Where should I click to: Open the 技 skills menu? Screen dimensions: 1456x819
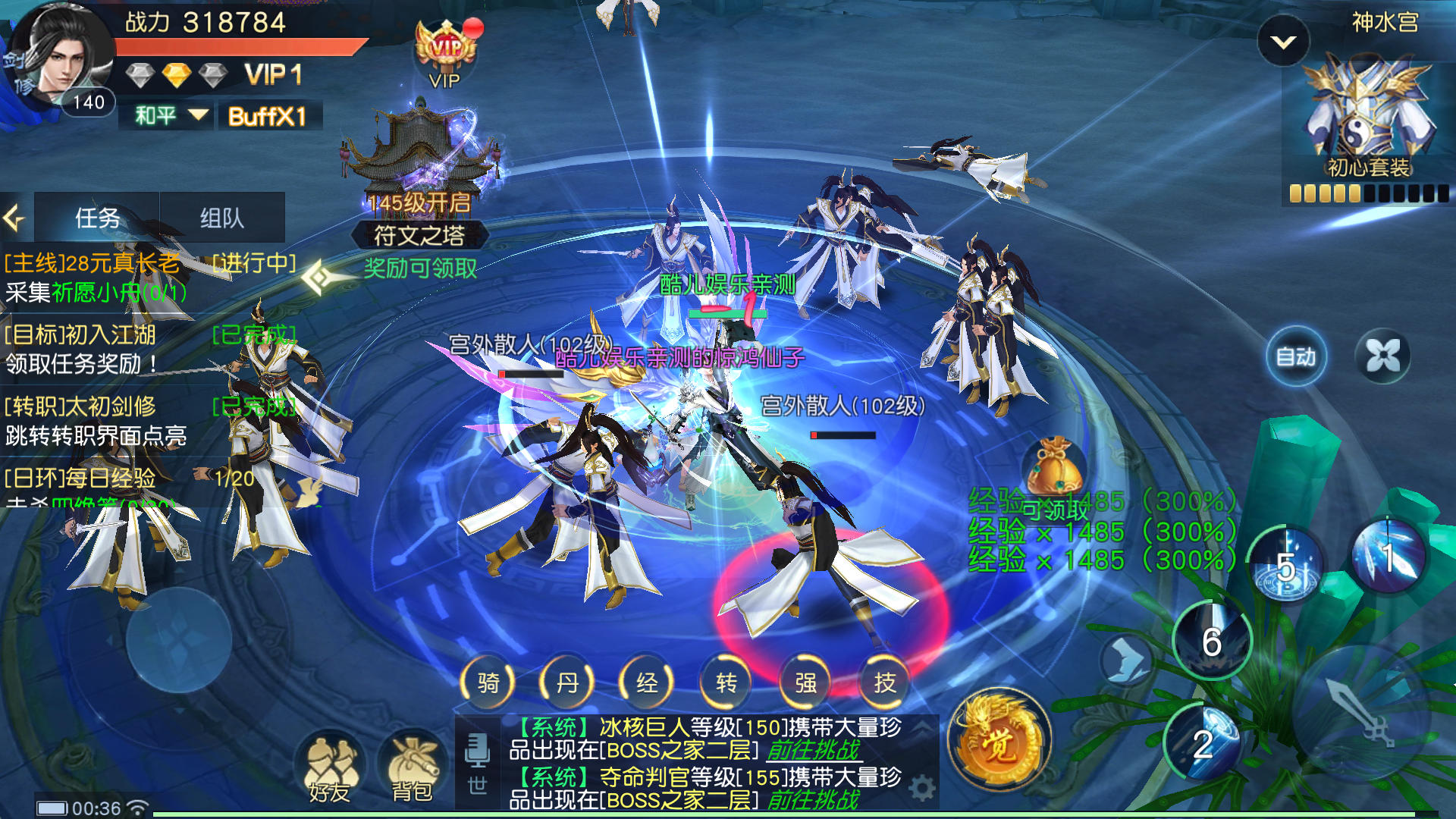point(884,682)
